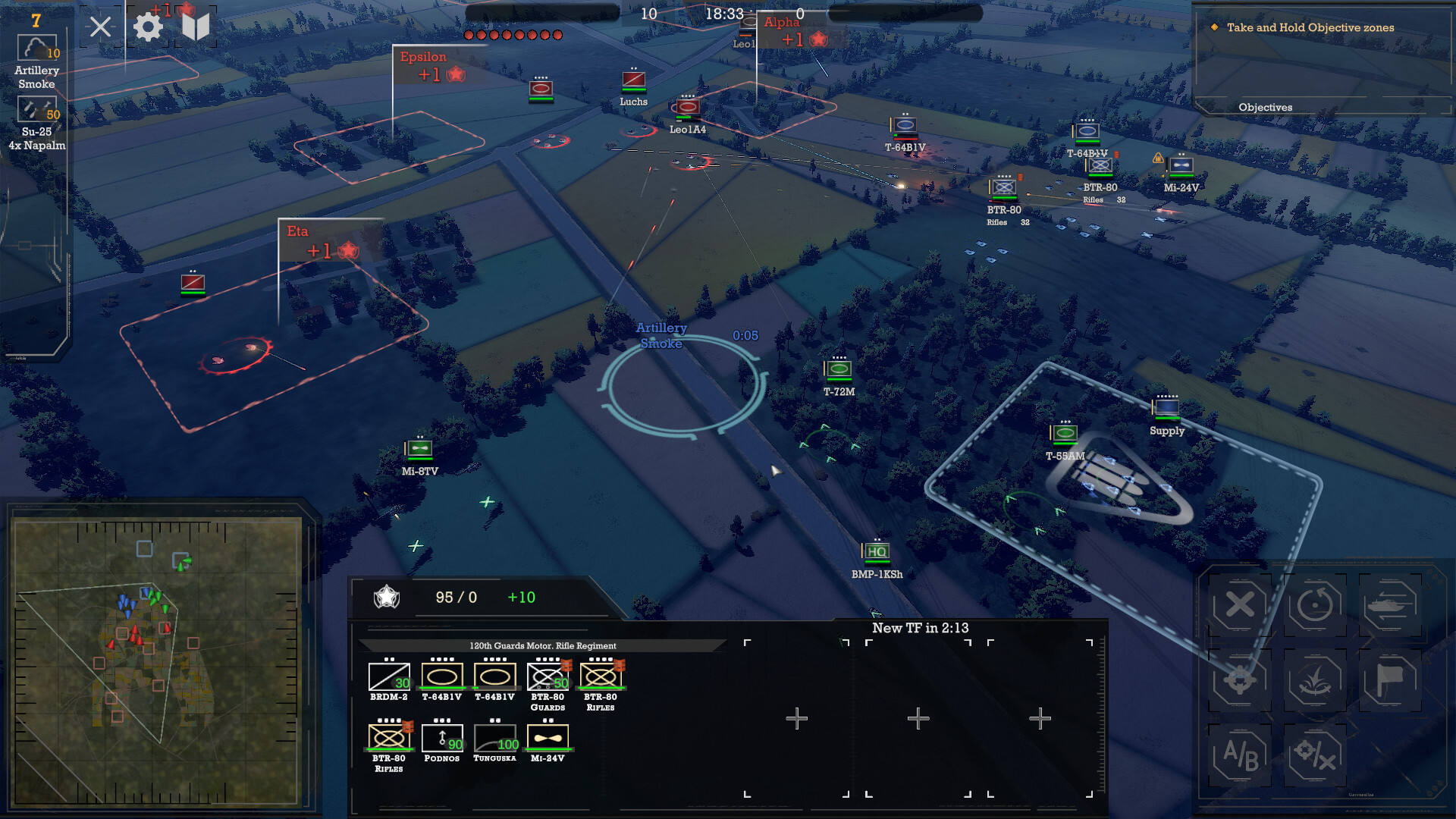Select the Supply unit marker

[x=1166, y=408]
